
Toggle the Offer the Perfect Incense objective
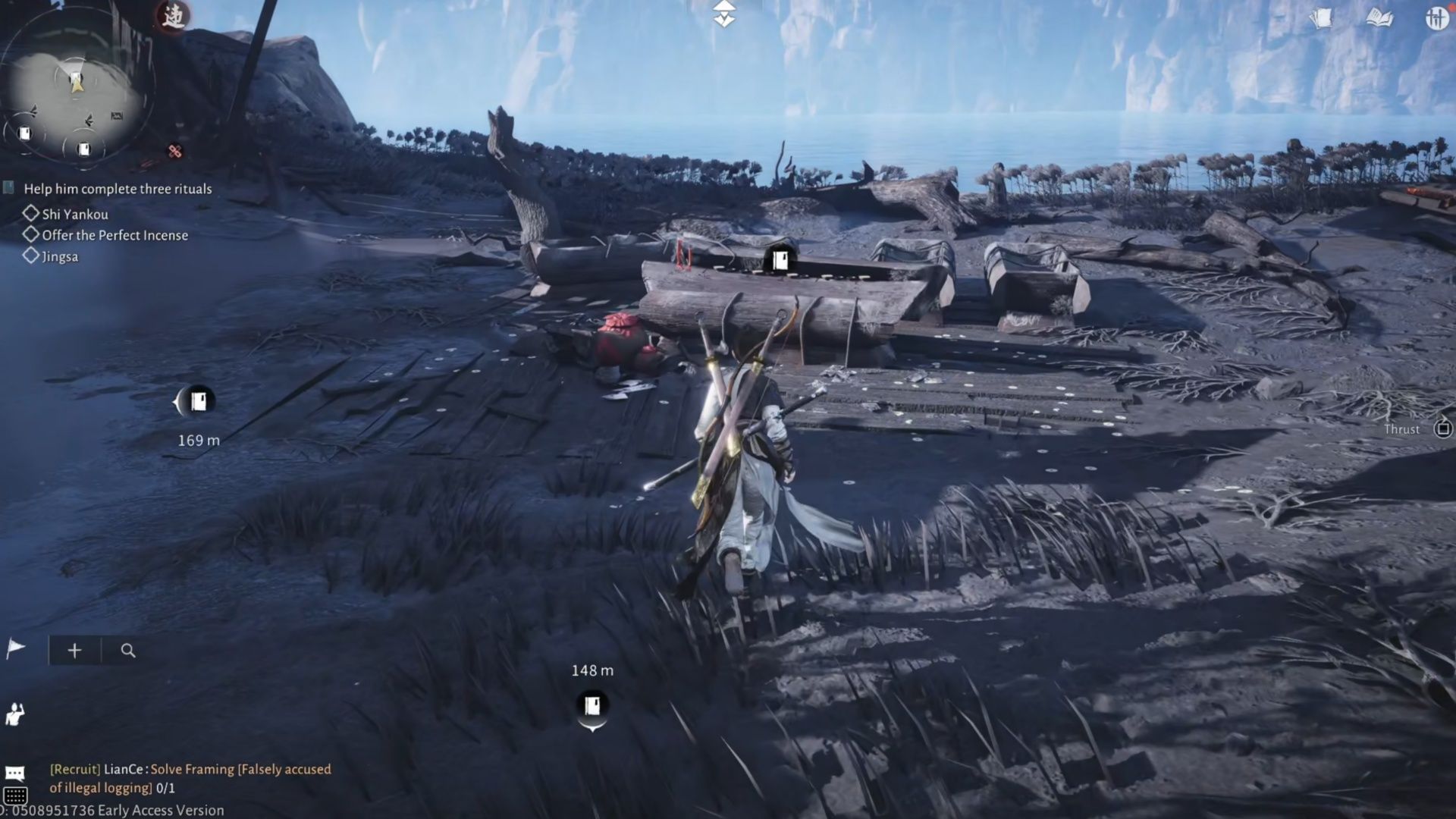[33, 235]
